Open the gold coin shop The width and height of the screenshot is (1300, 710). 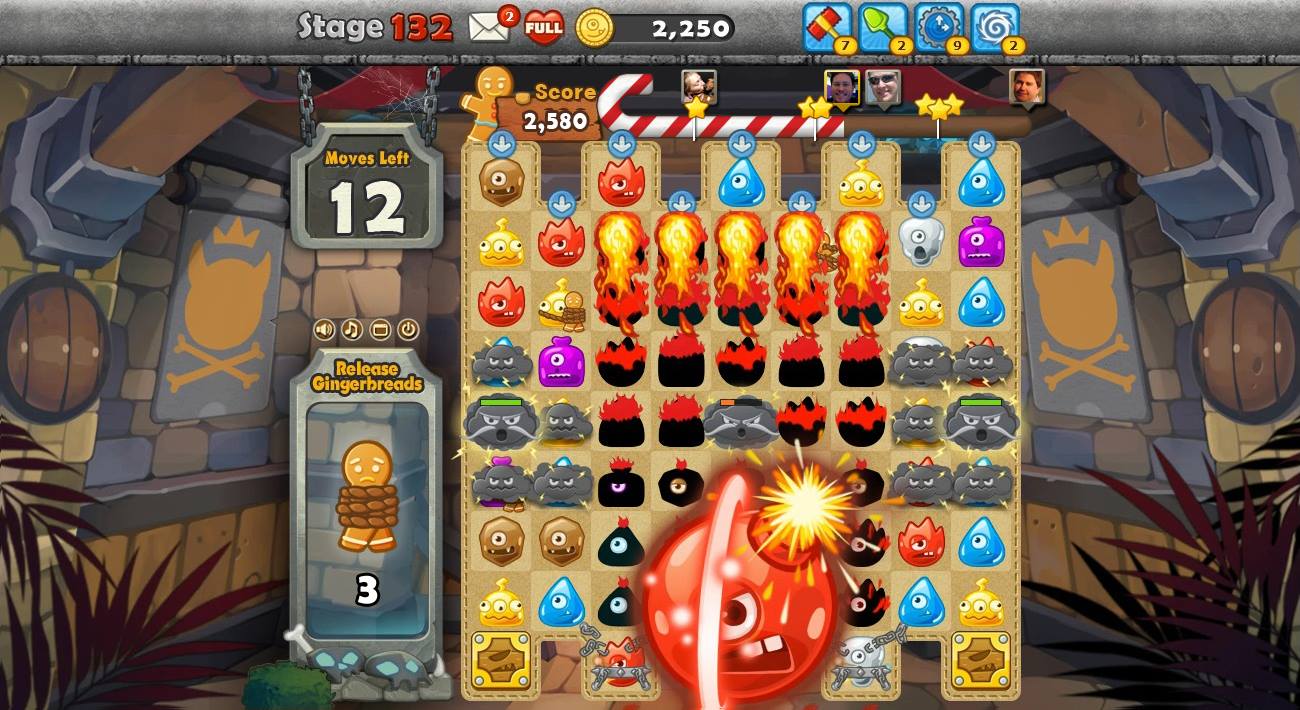pyautogui.click(x=594, y=28)
